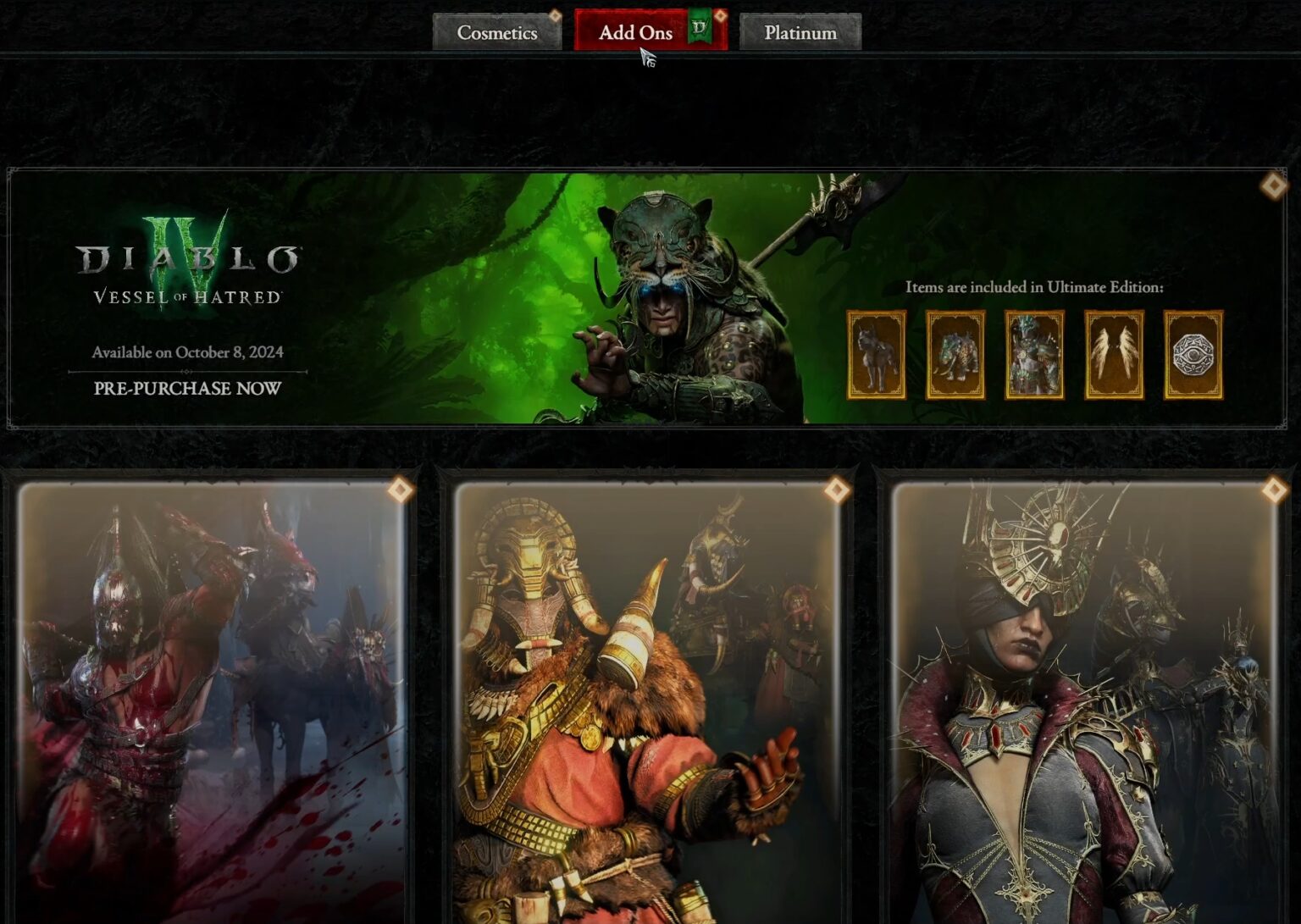Image resolution: width=1301 pixels, height=924 pixels.
Task: Switch to the Cosmetics tab
Action: pyautogui.click(x=496, y=33)
